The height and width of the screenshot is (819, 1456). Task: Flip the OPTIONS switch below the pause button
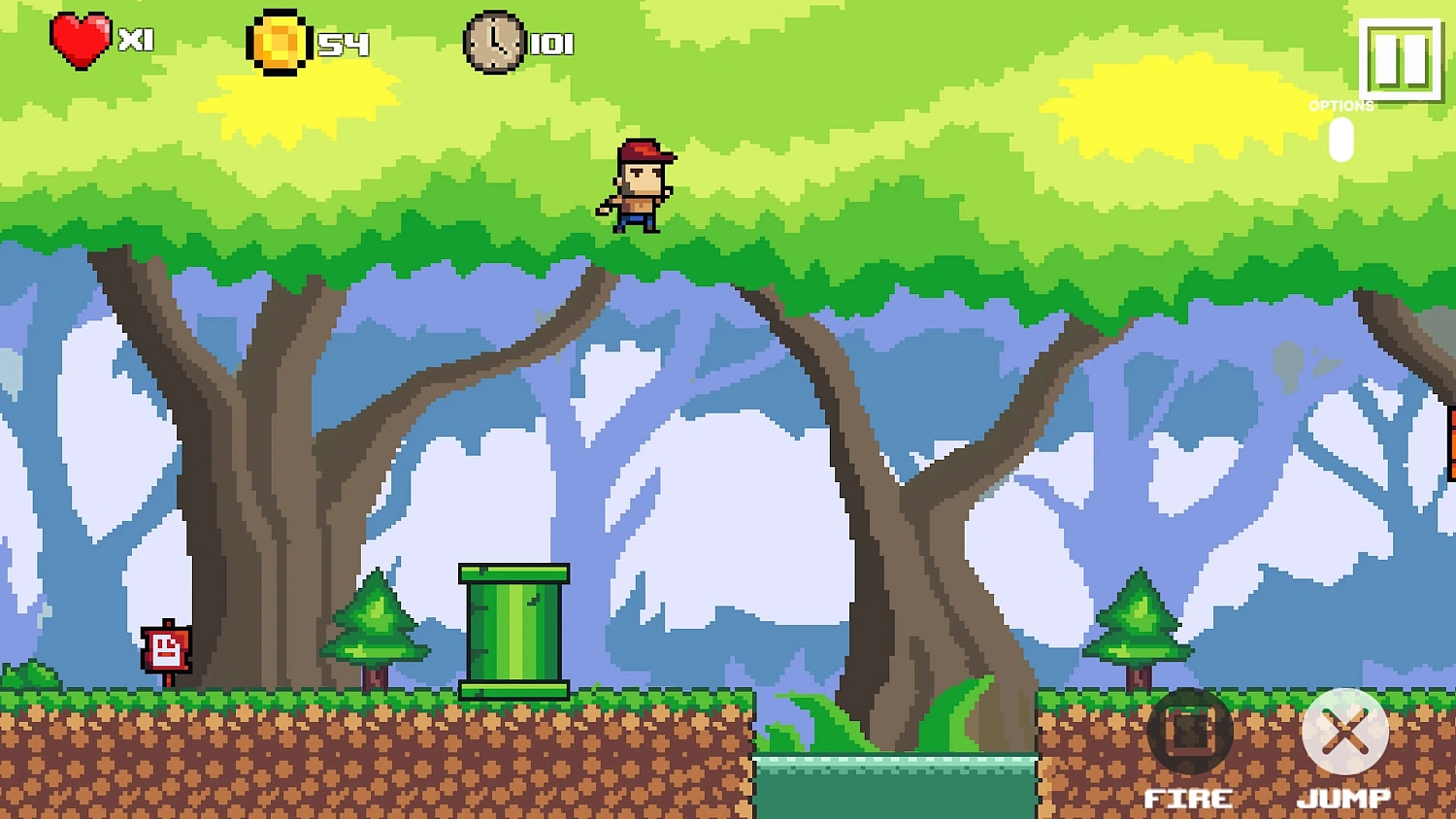click(x=1340, y=141)
